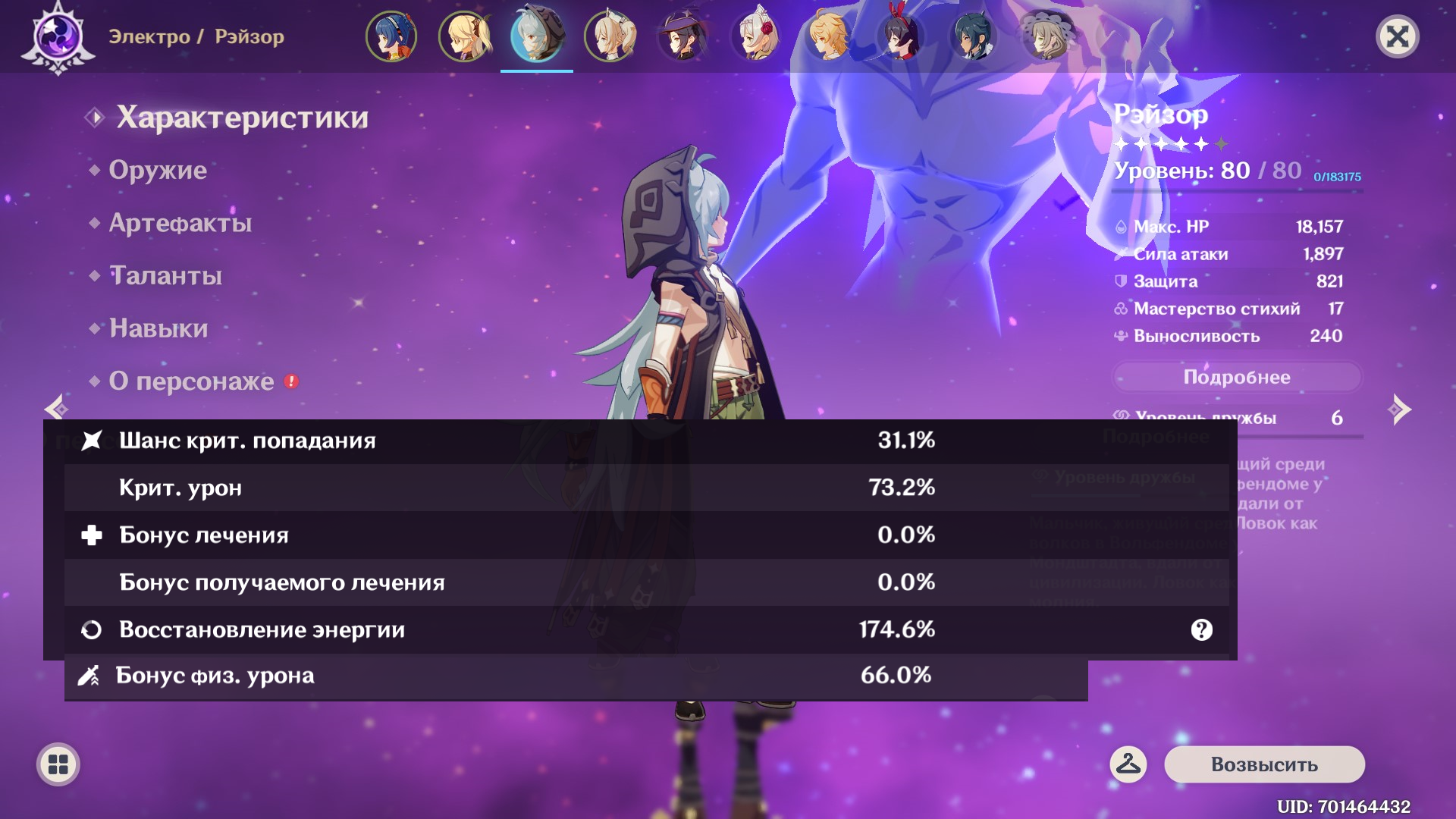Select the blue-haired Xiangling portrait
This screenshot has height=819, width=1456.
tap(391, 36)
